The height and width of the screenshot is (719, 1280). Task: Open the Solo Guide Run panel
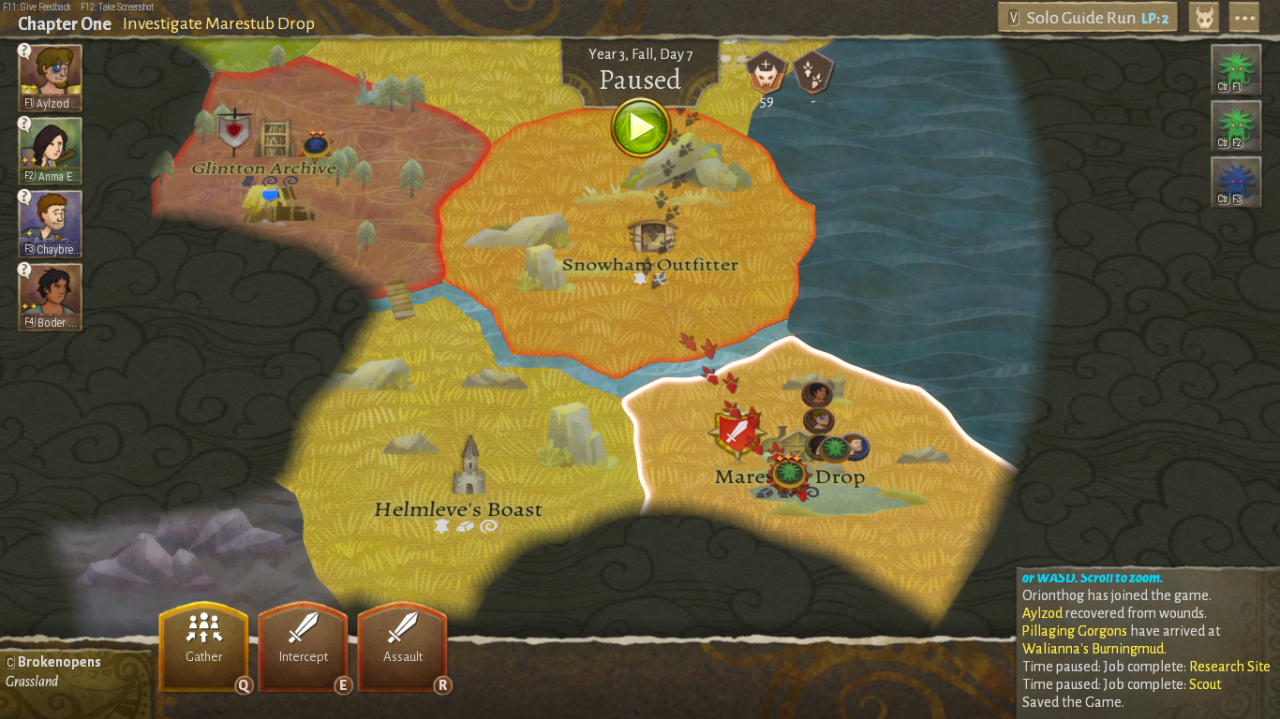(x=1088, y=17)
